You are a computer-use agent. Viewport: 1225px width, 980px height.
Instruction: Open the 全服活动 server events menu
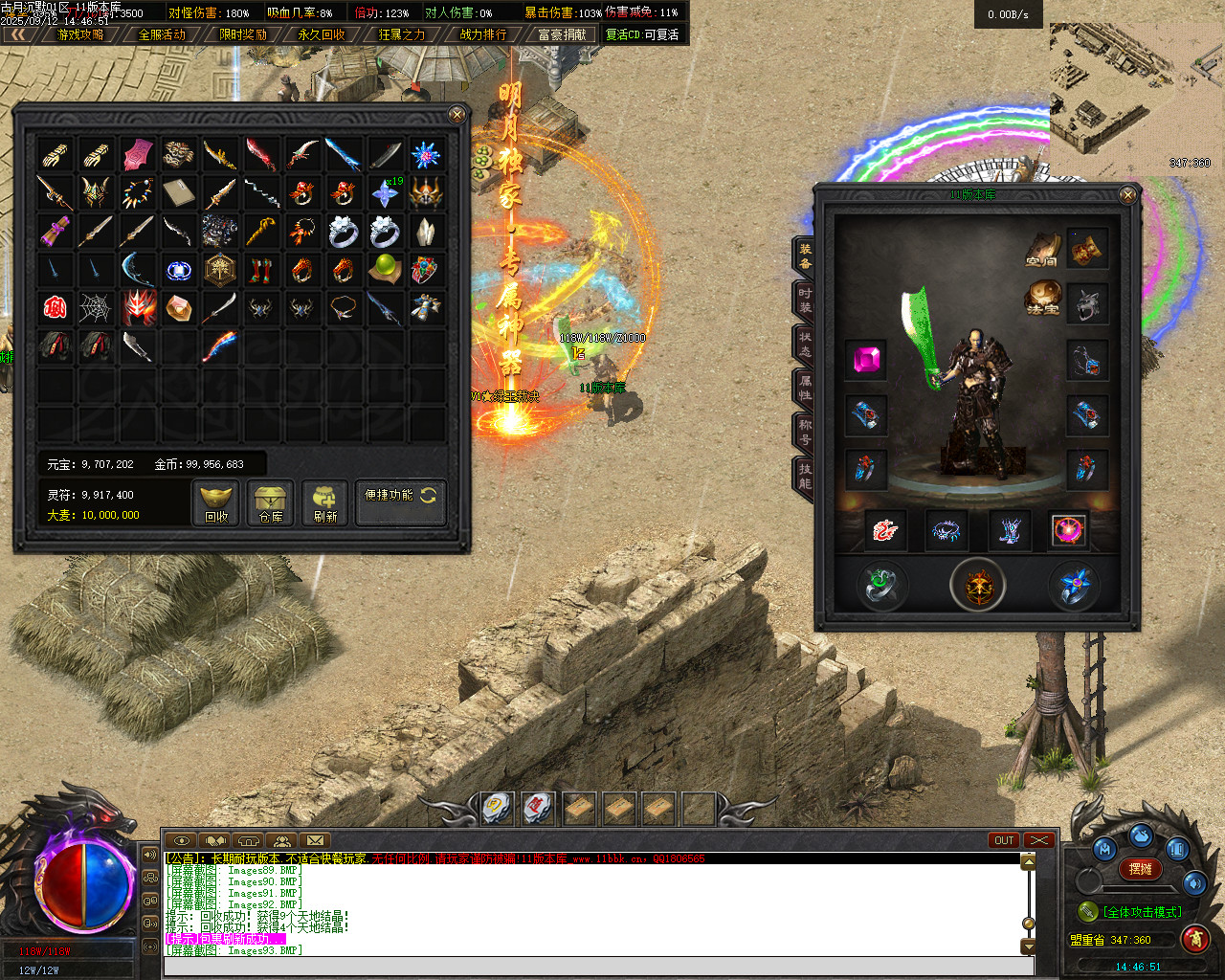pyautogui.click(x=162, y=34)
